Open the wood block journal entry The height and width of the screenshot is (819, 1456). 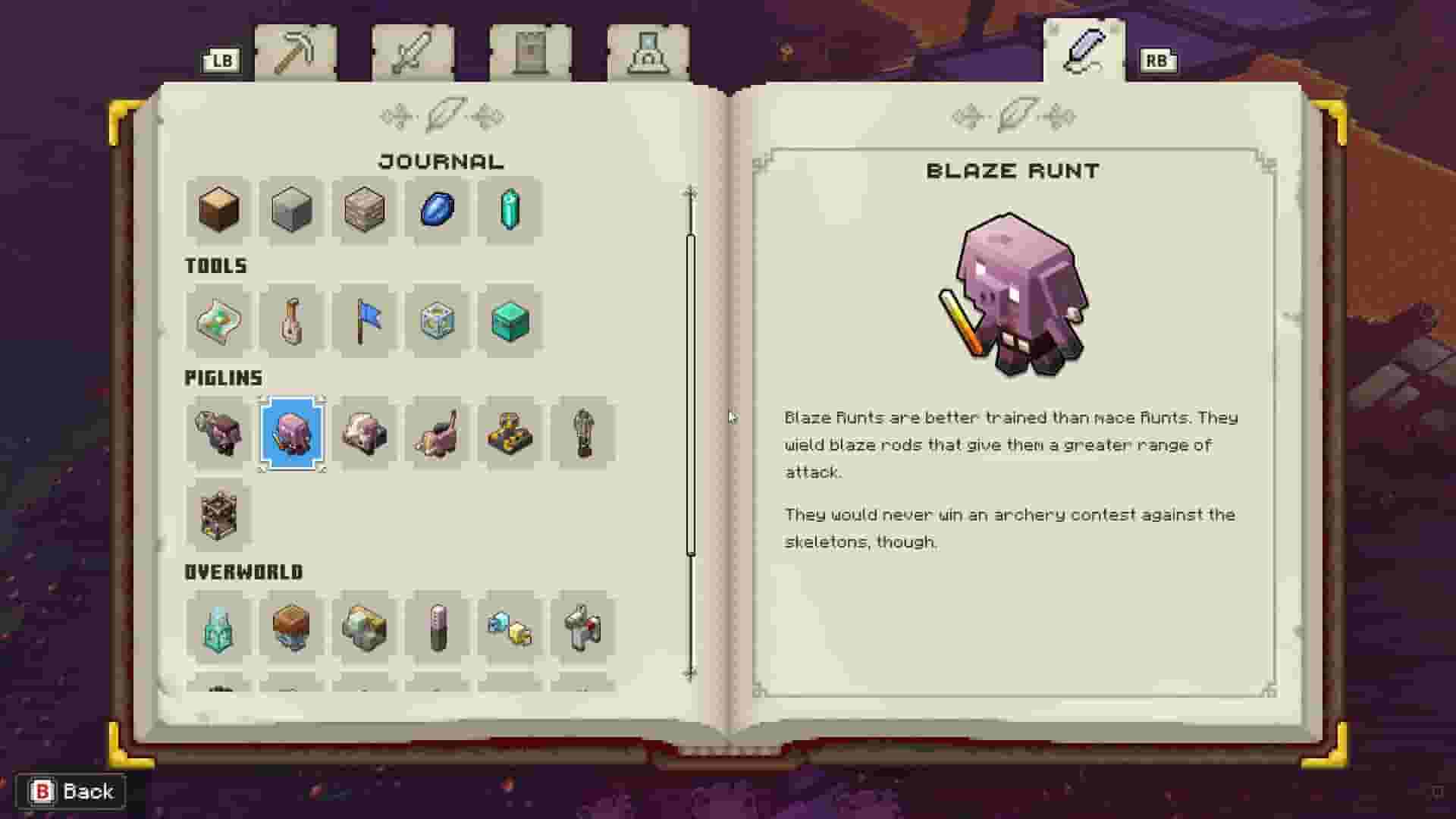tap(218, 211)
